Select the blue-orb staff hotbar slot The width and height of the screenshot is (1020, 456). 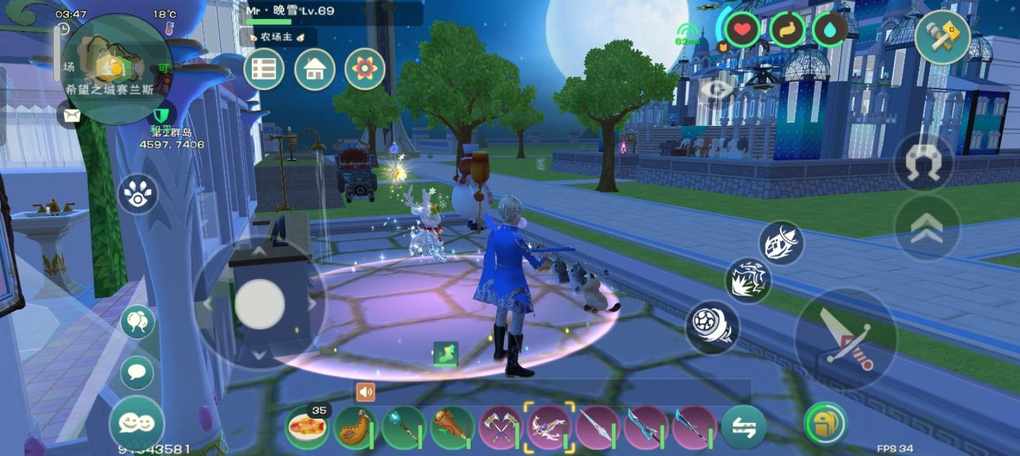(x=403, y=427)
